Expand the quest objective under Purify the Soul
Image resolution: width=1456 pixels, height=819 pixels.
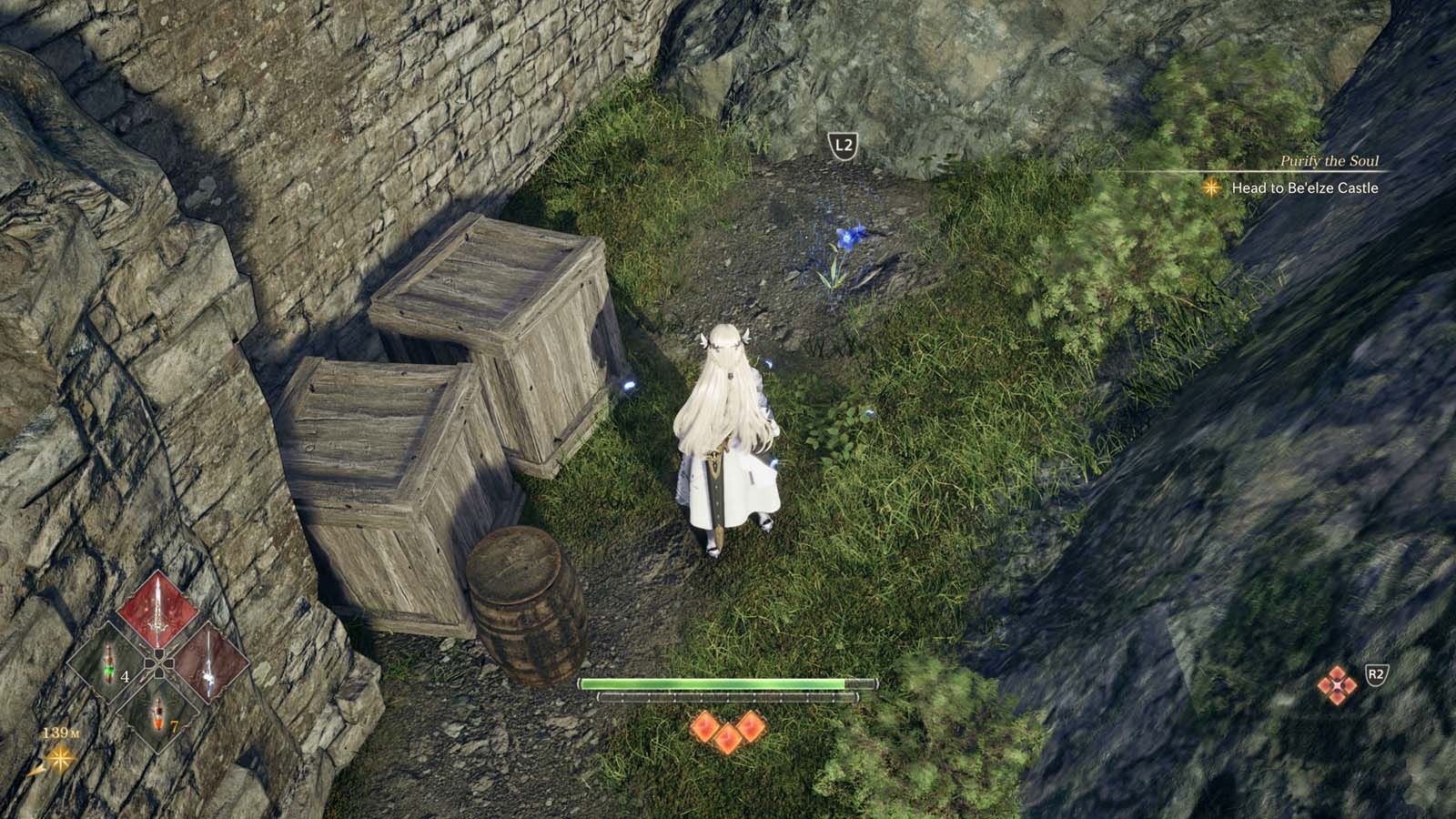click(x=1305, y=188)
